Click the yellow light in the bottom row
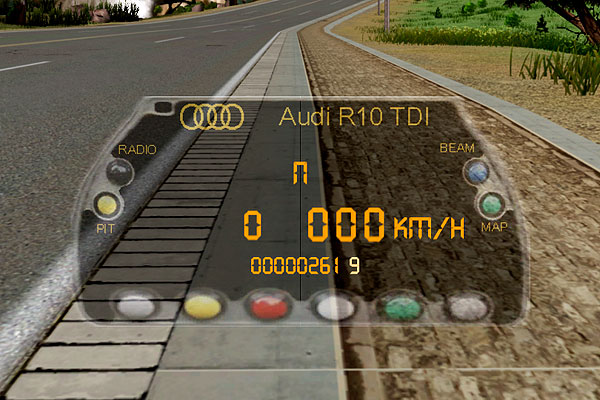 click(203, 306)
